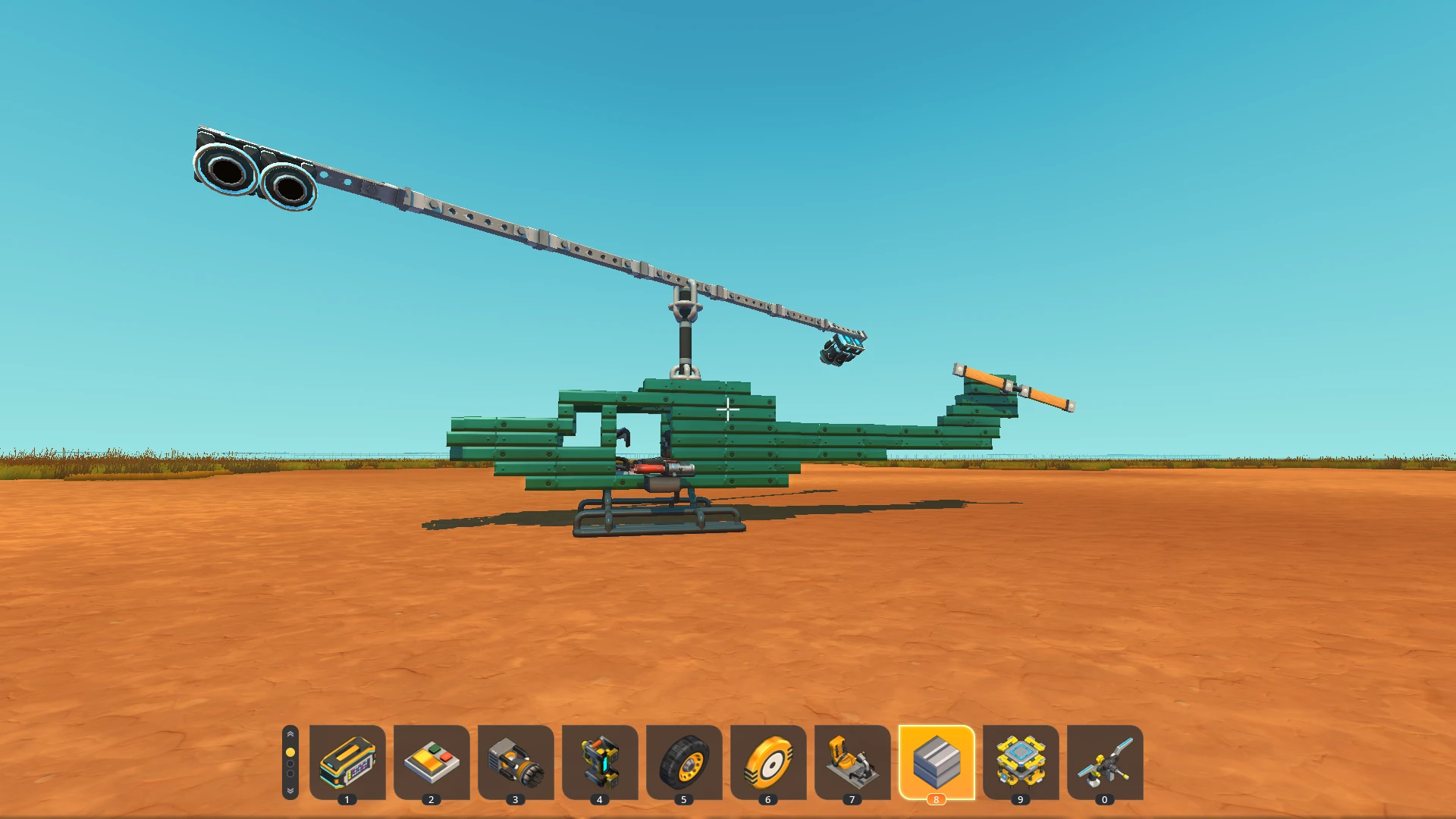1456x819 pixels.
Task: Expand the hotbar using the up chevrons
Action: [x=290, y=733]
